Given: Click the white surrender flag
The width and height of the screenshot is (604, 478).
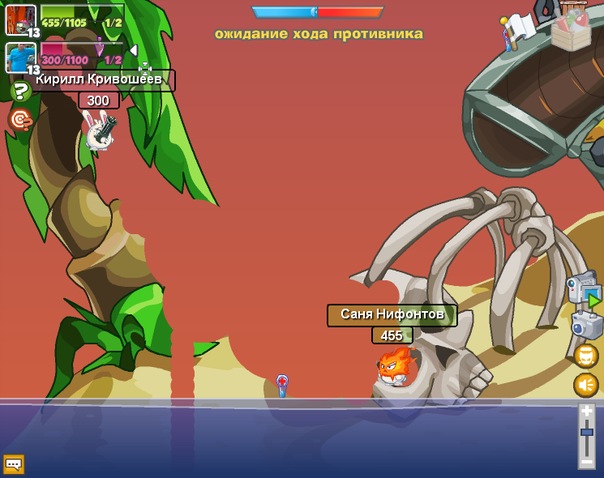Looking at the screenshot, I should tap(520, 27).
